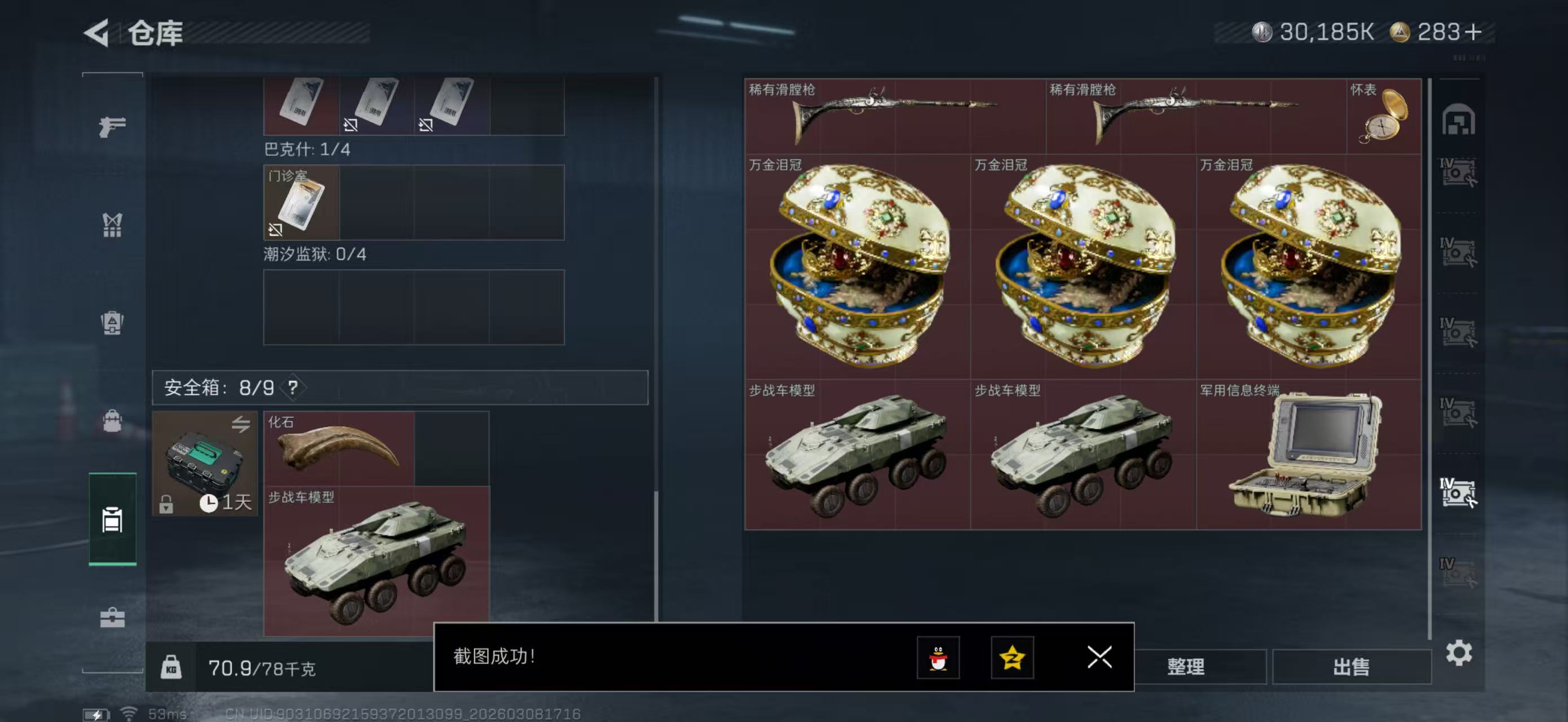Click the 出售 sell button
This screenshot has width=1568, height=722.
coord(1351,667)
